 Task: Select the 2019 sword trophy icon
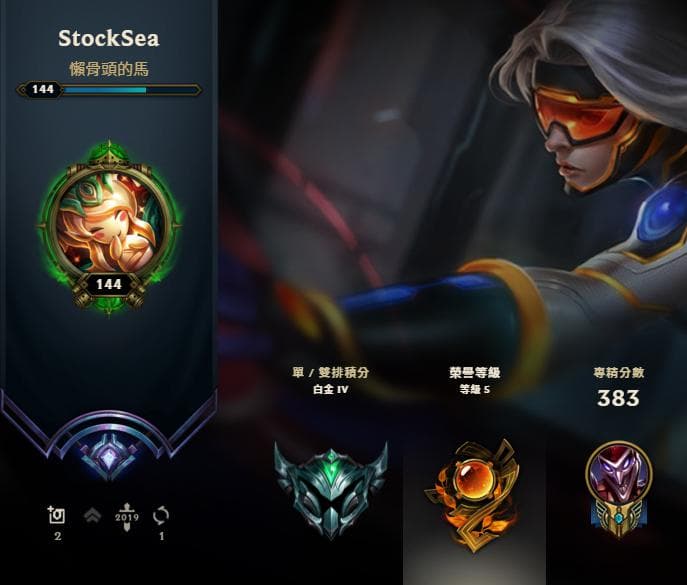126,515
